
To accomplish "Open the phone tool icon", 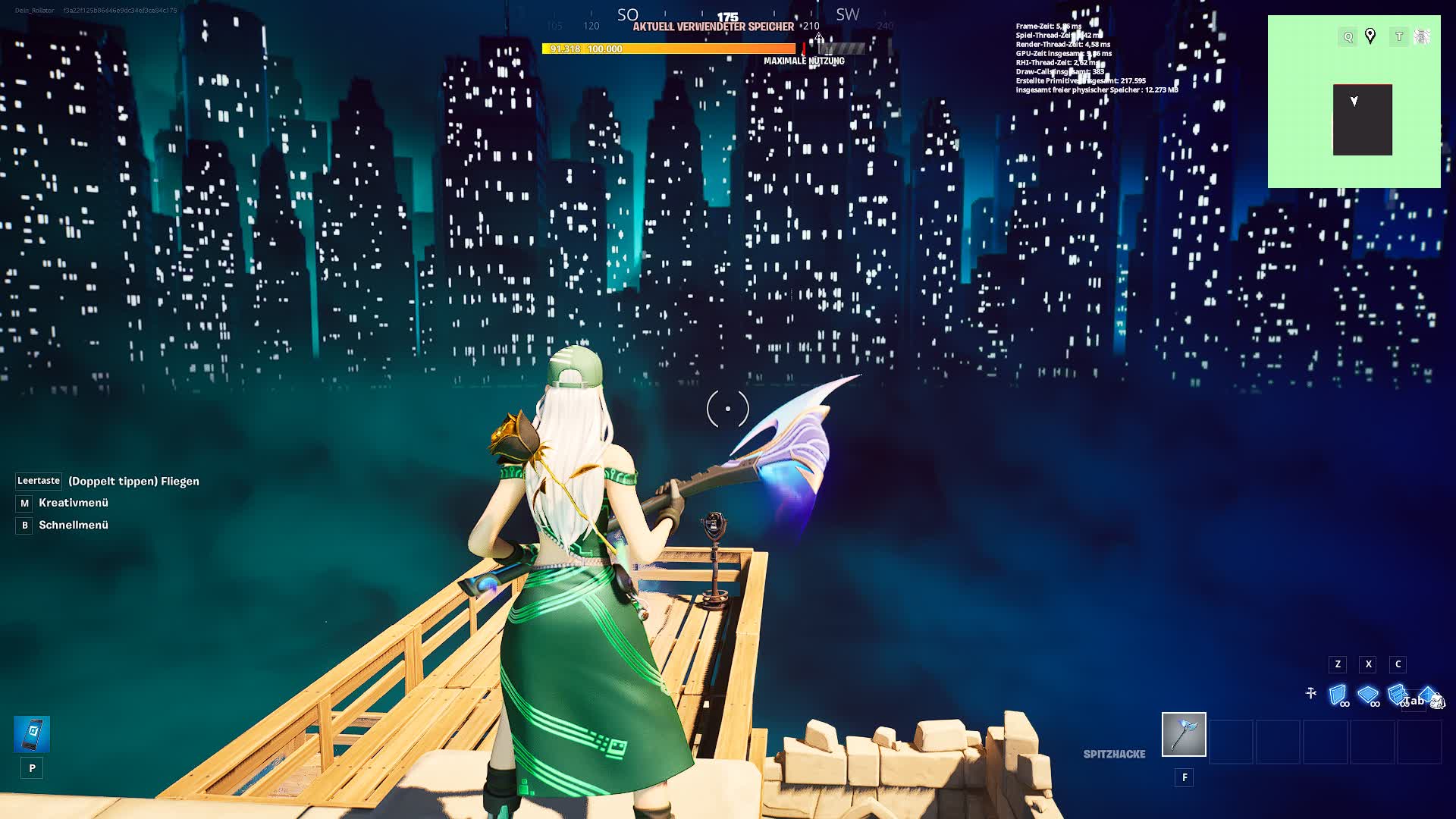I will point(32,734).
